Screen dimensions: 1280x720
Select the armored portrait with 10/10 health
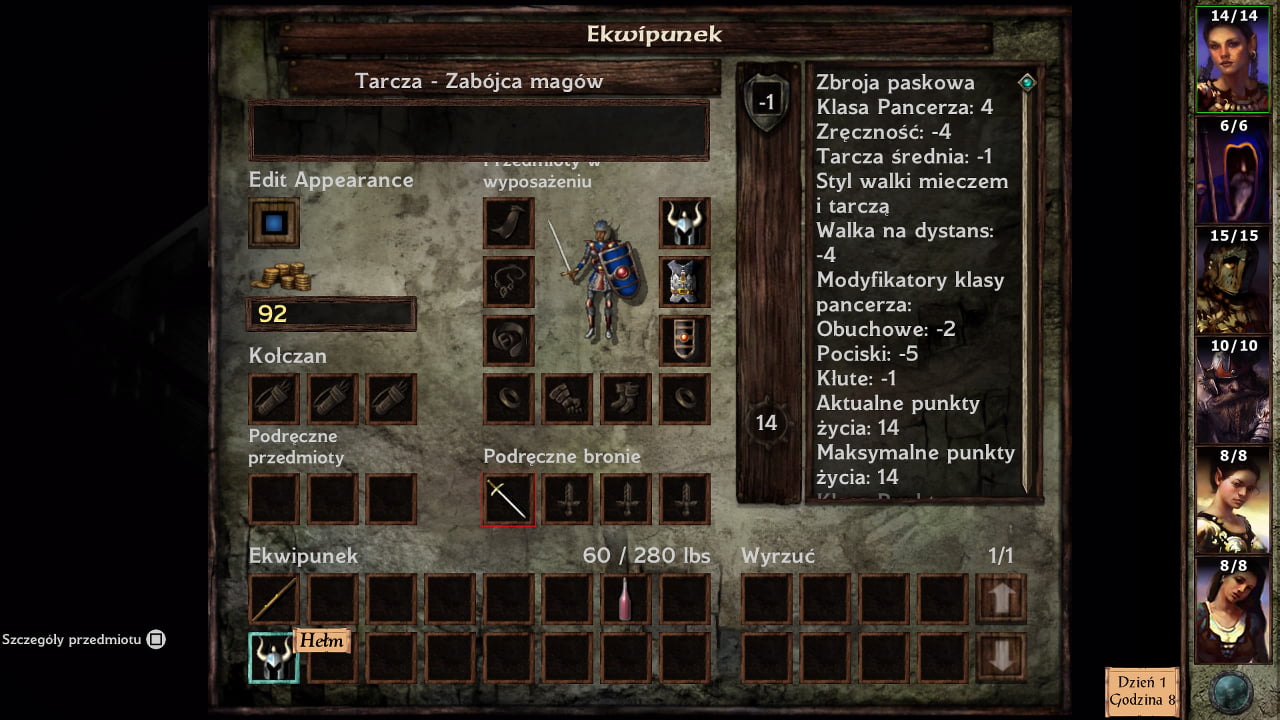click(x=1233, y=391)
